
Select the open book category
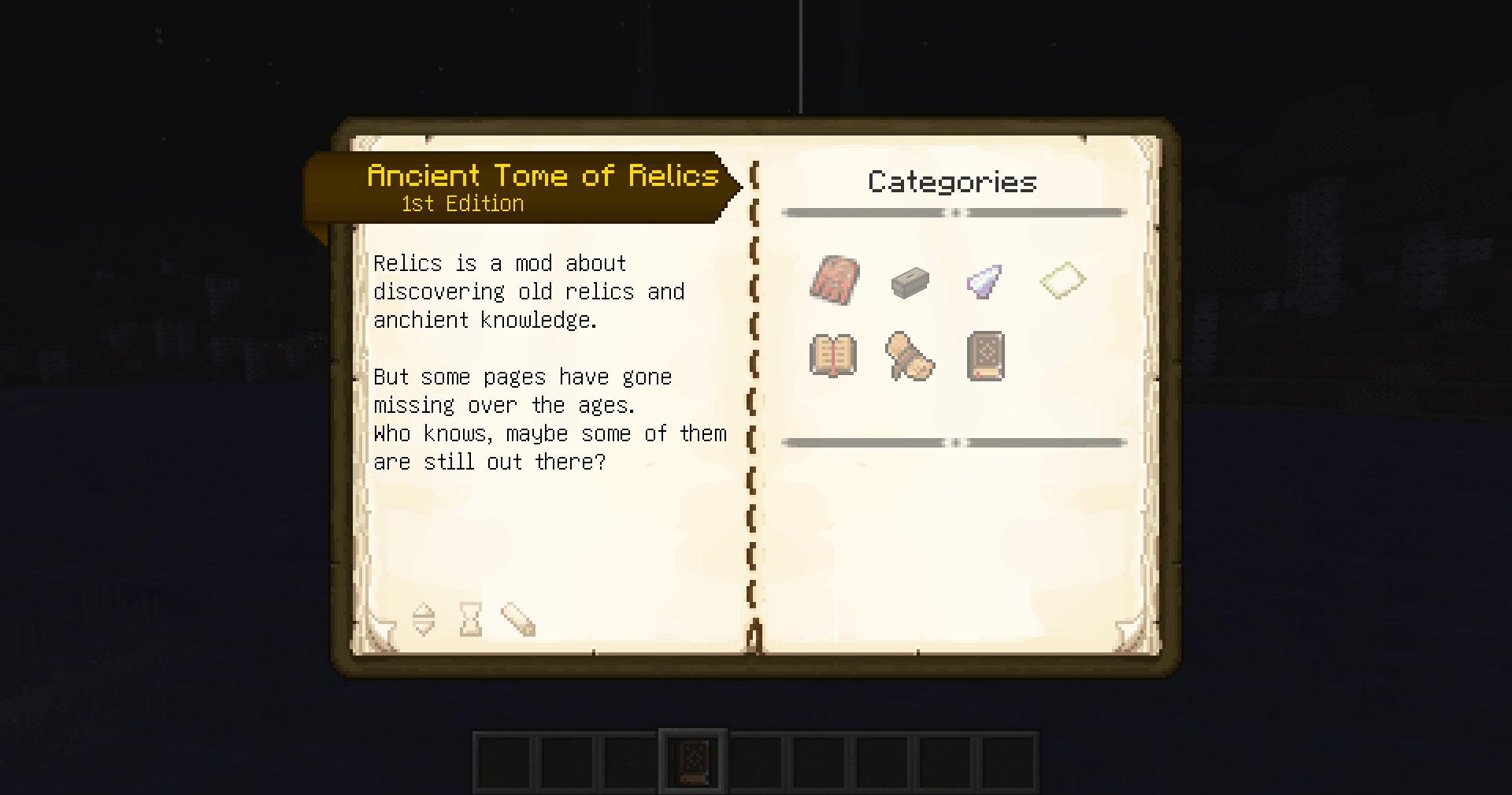tap(835, 356)
